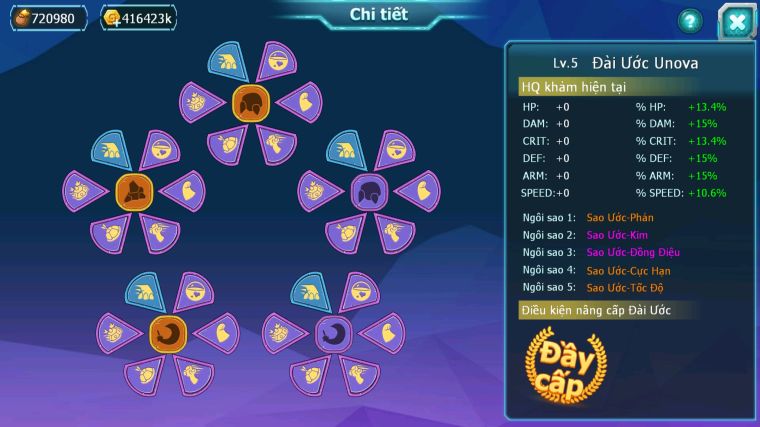Screen dimensions: 760x427
Task: Choose the orange rock-shaped star core
Action: click(134, 190)
